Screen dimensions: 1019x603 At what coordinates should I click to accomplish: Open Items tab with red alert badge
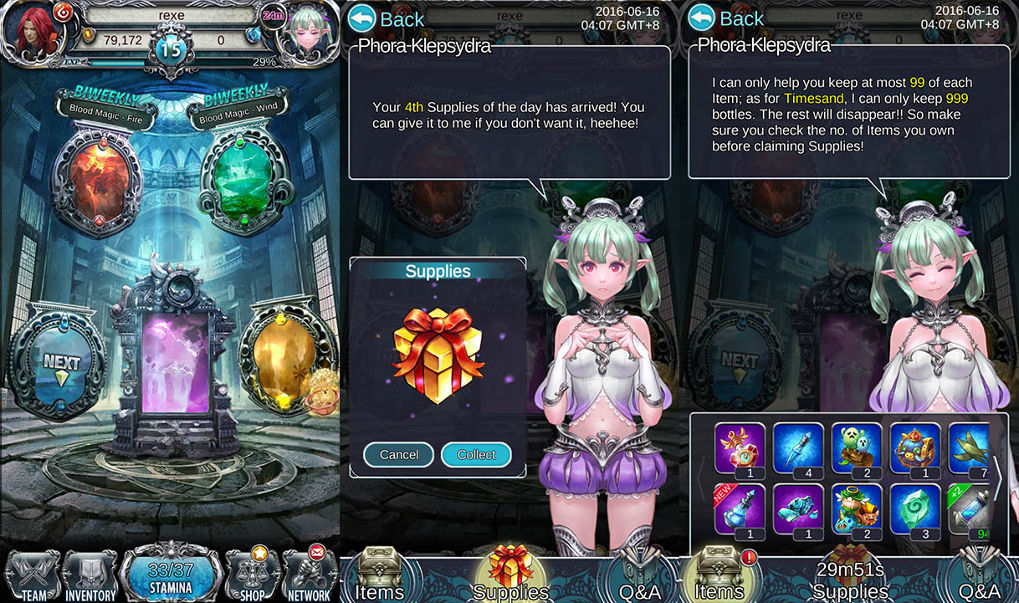[718, 577]
